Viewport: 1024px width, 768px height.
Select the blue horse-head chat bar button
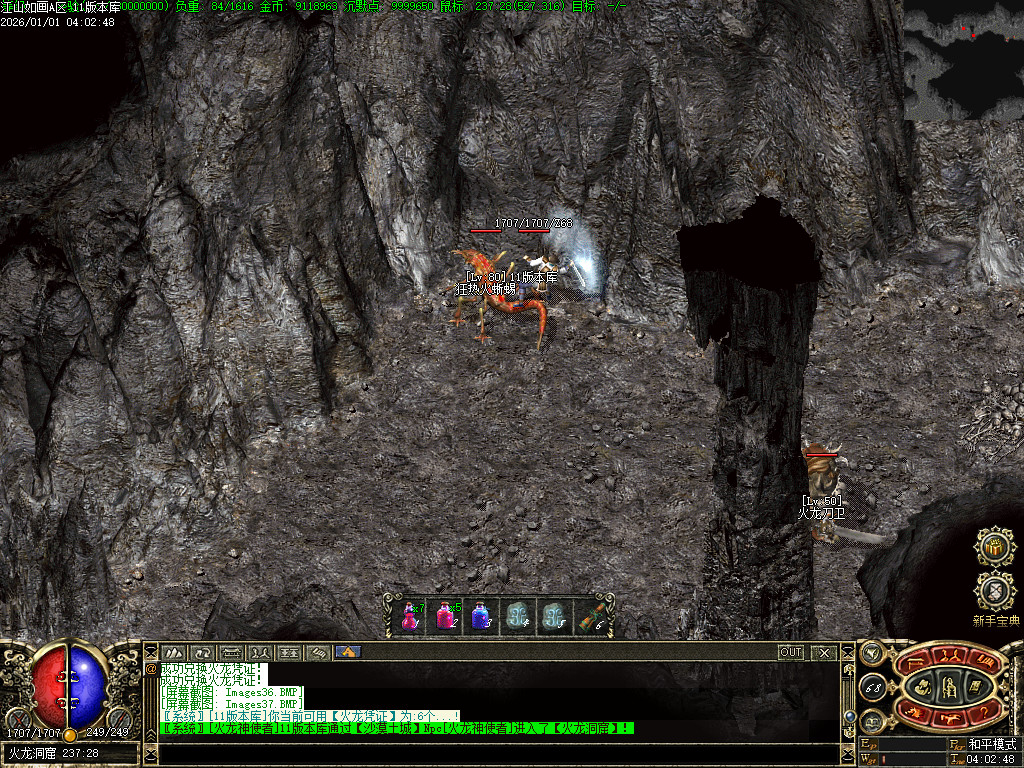click(x=348, y=652)
